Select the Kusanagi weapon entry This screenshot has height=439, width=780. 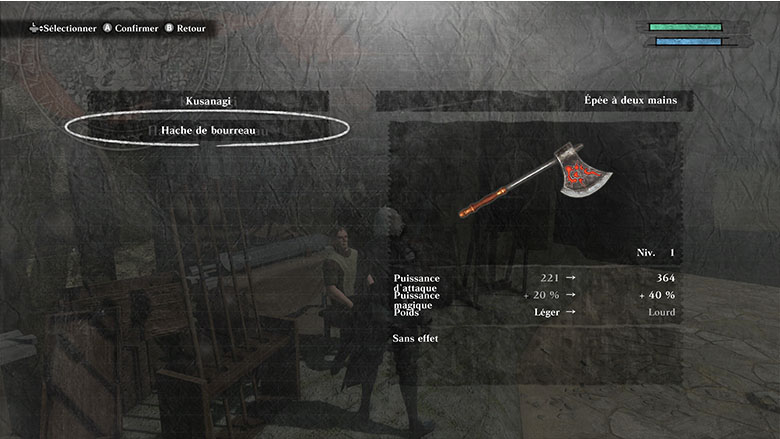coord(208,101)
